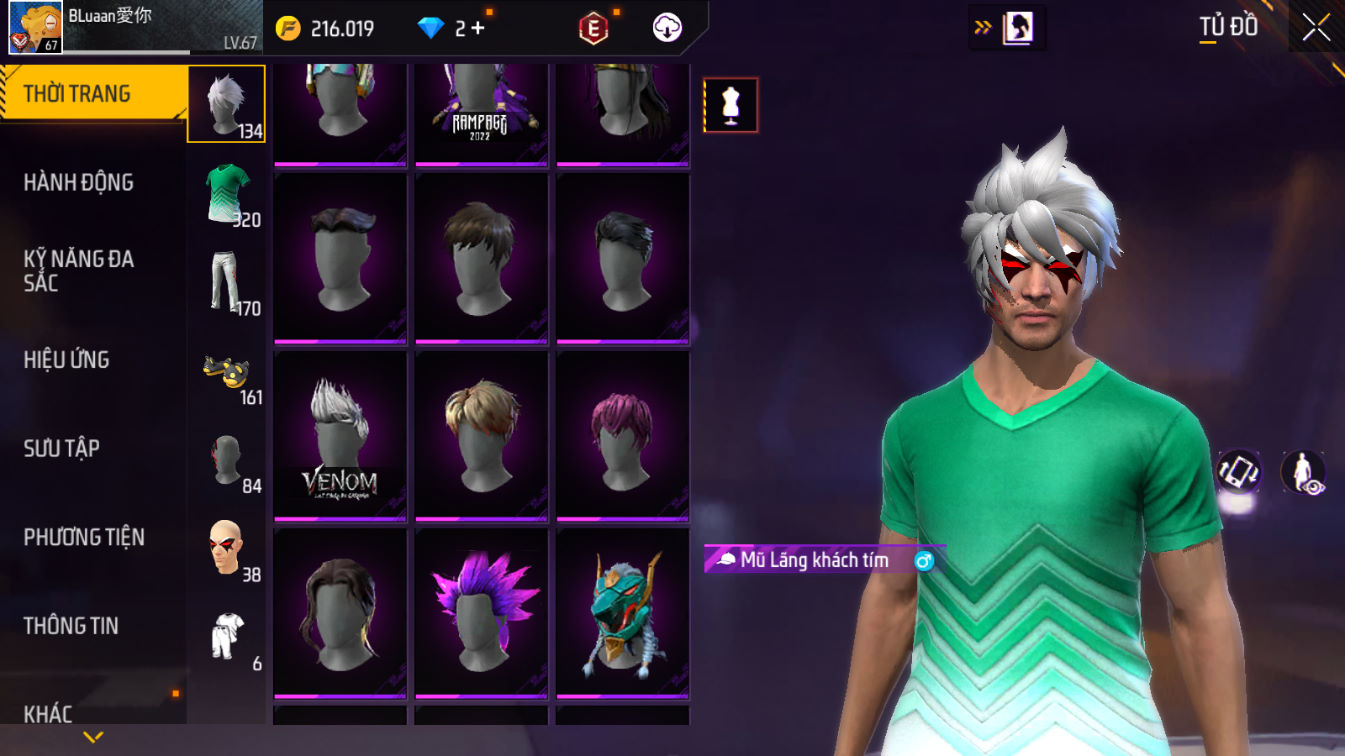Close the wardrobe with the X button

click(1316, 27)
